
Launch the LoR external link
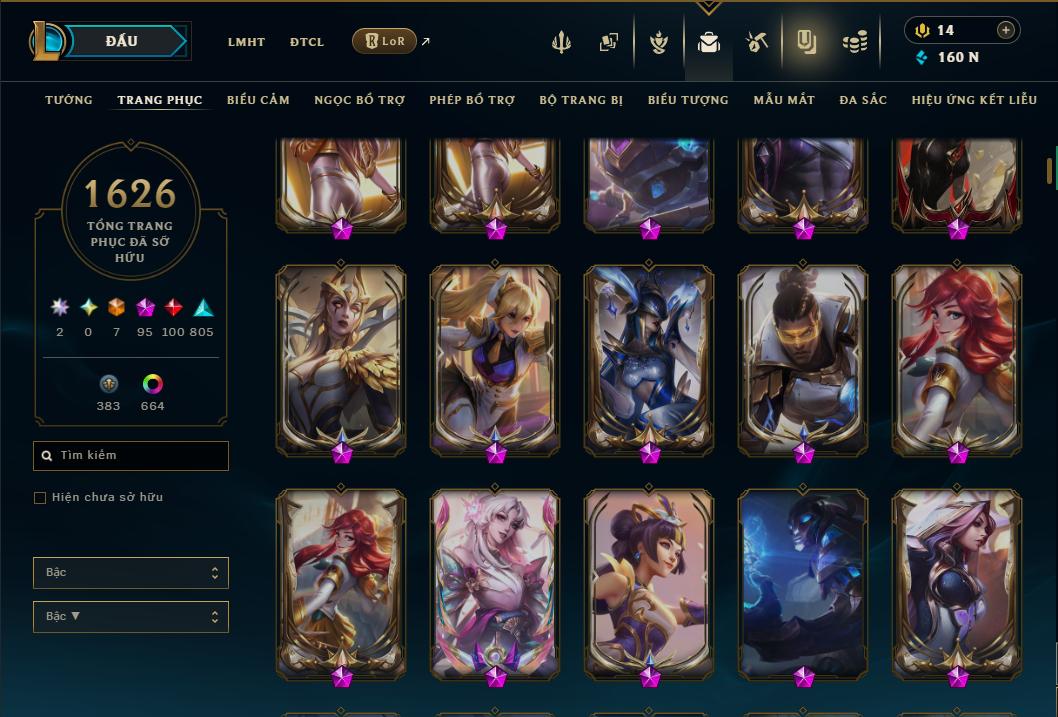(385, 41)
